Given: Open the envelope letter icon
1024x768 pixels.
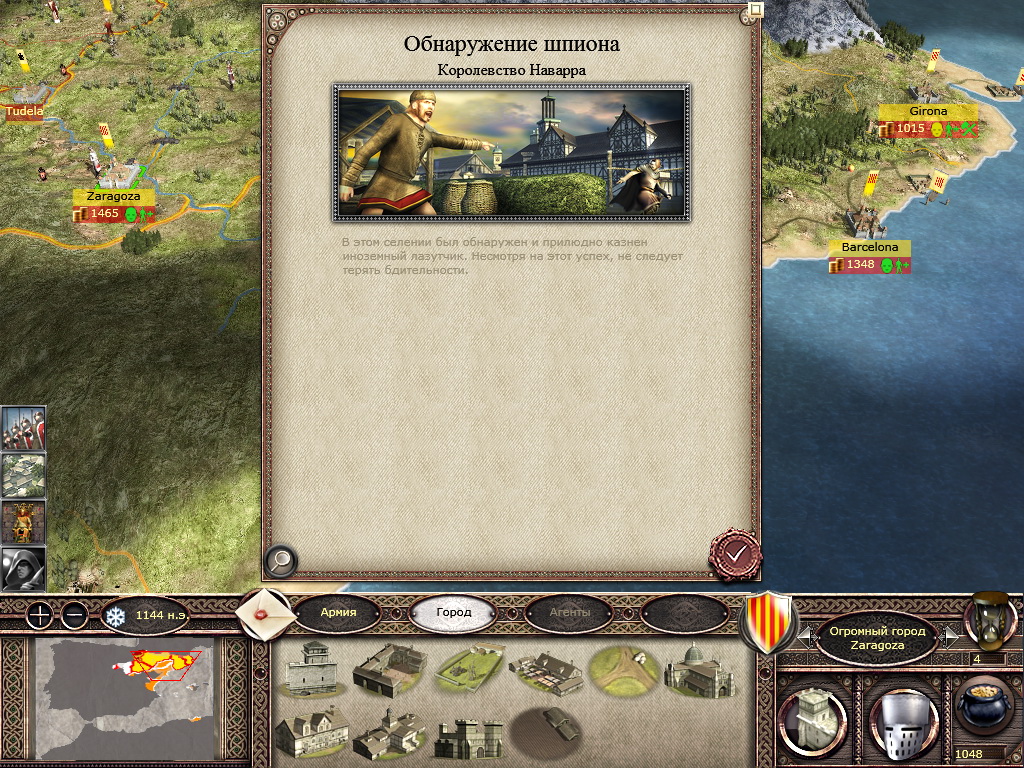Looking at the screenshot, I should [266, 612].
